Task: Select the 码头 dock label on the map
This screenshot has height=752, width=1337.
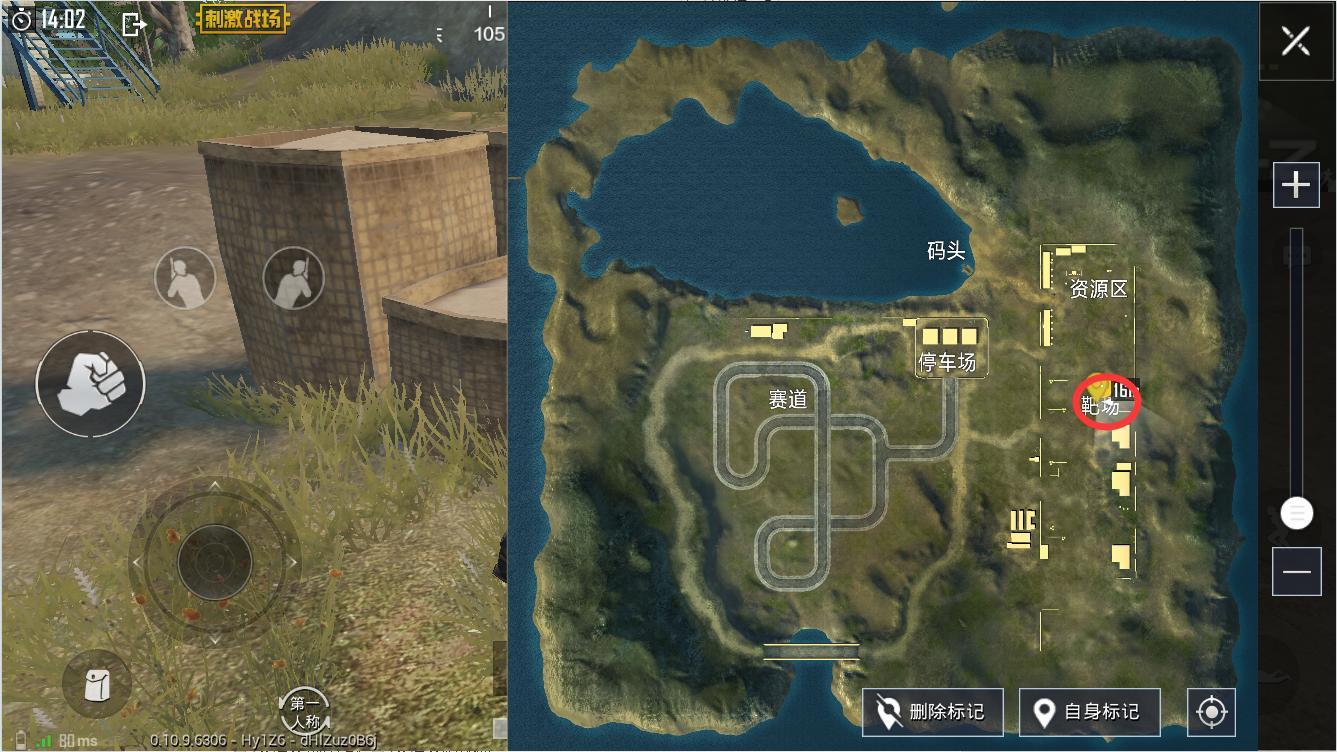Action: coord(945,251)
